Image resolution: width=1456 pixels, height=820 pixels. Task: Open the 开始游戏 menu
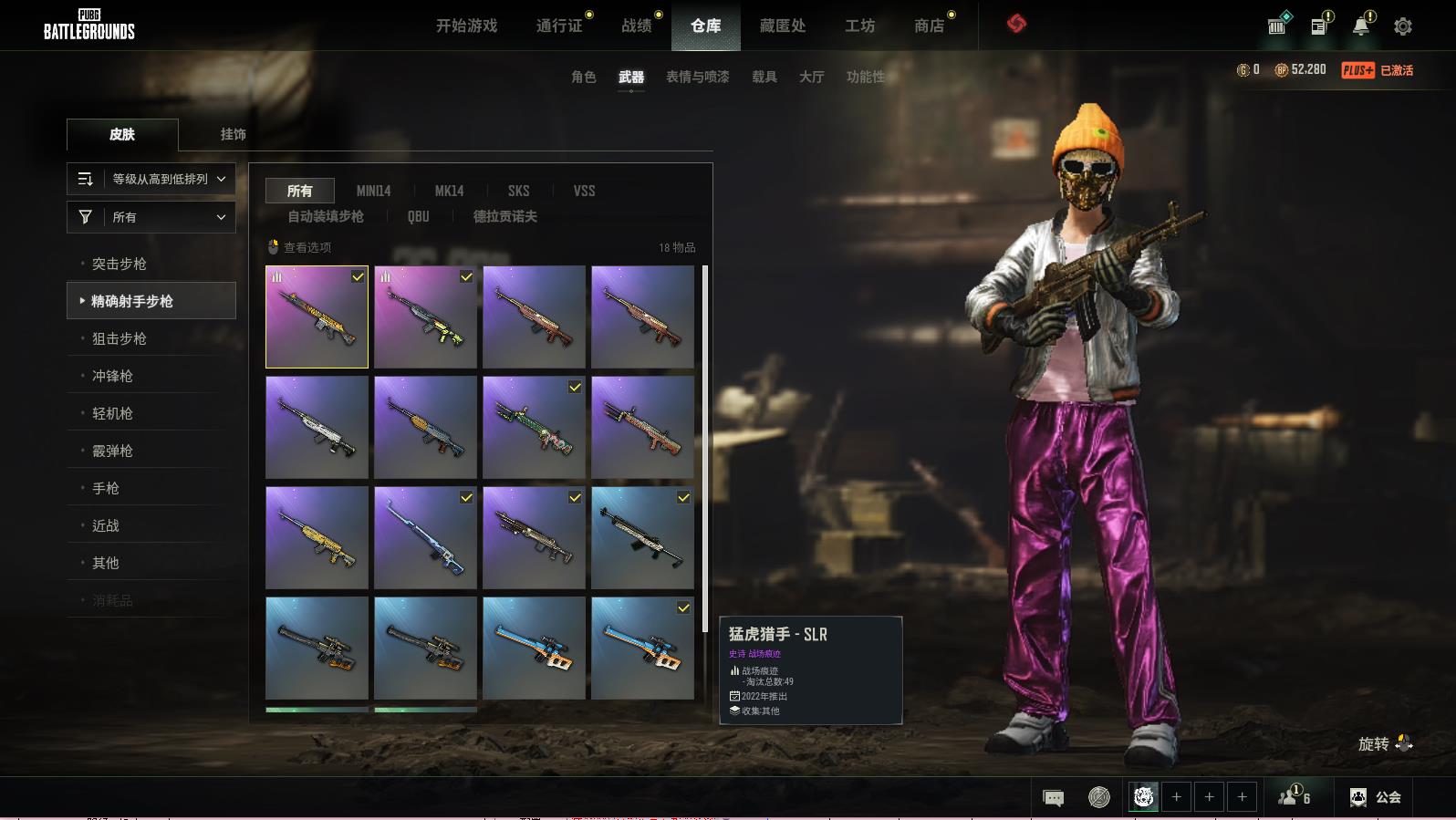[x=466, y=26]
